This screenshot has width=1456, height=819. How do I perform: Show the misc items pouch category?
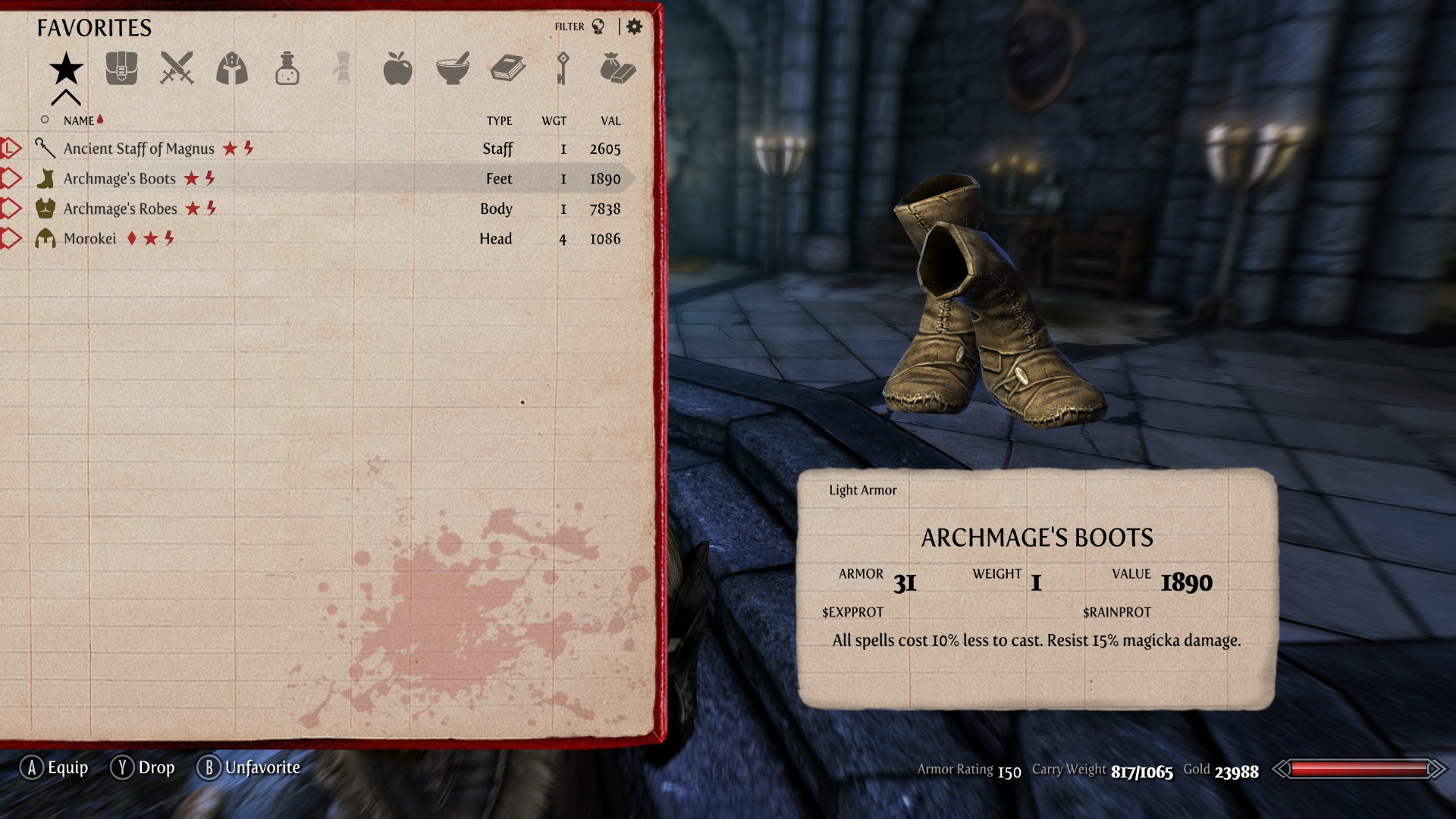[x=617, y=69]
